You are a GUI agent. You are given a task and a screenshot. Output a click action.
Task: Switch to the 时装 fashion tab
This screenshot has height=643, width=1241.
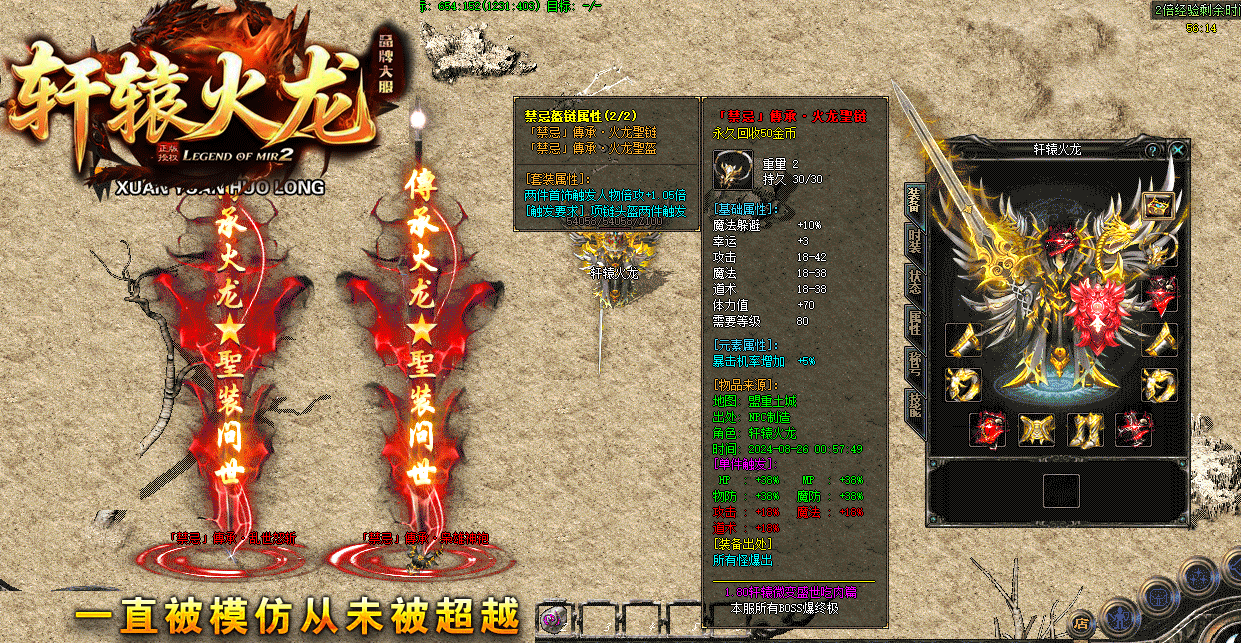pos(914,240)
